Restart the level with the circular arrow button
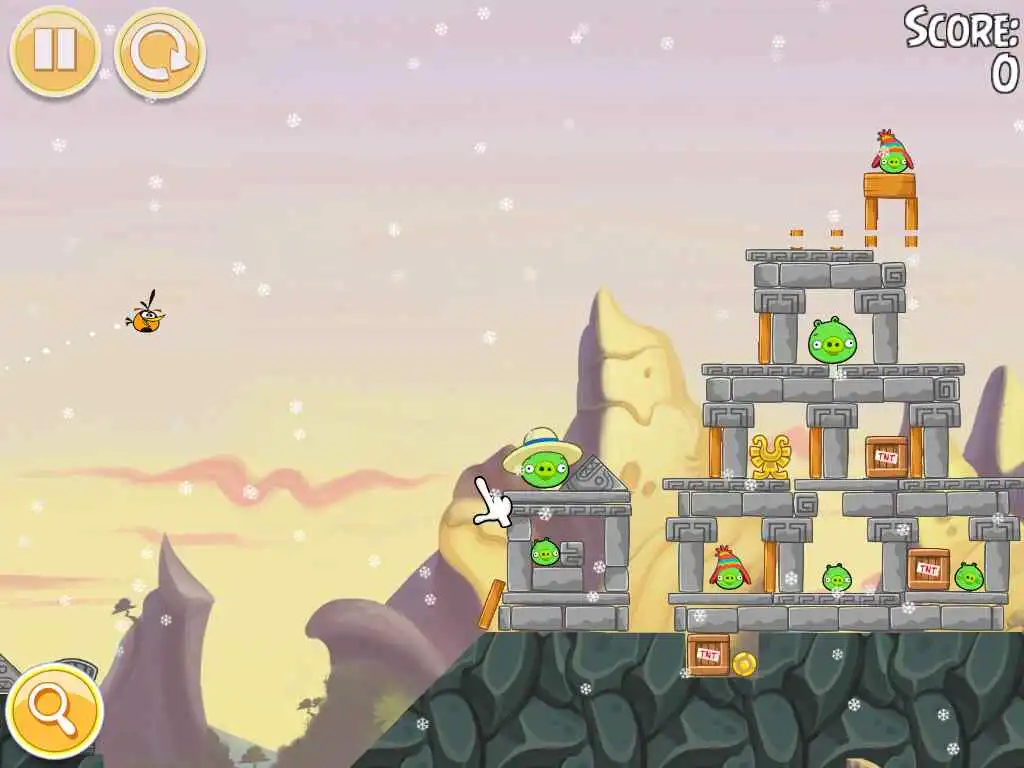This screenshot has height=768, width=1024. (160, 53)
